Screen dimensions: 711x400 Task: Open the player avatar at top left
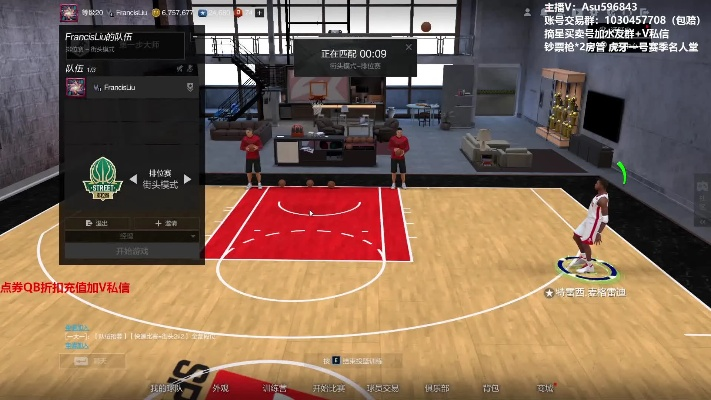[x=68, y=12]
